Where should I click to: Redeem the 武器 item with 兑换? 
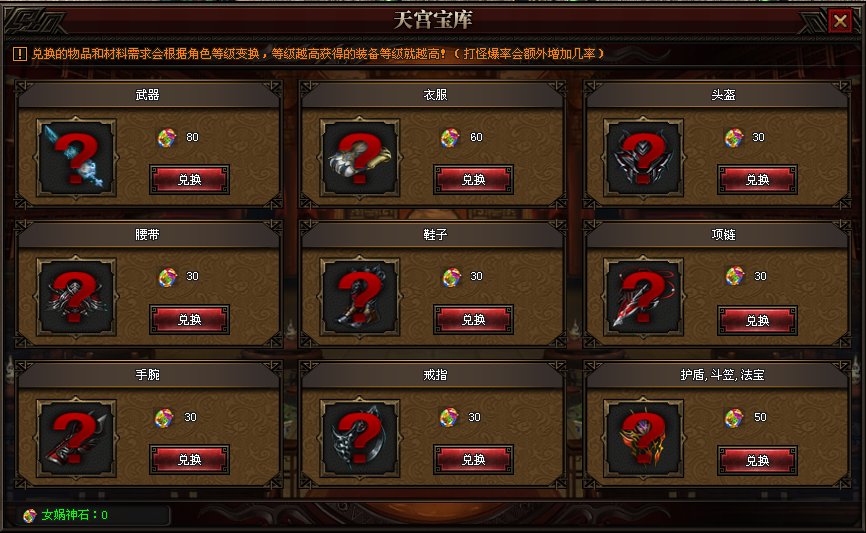coord(189,180)
